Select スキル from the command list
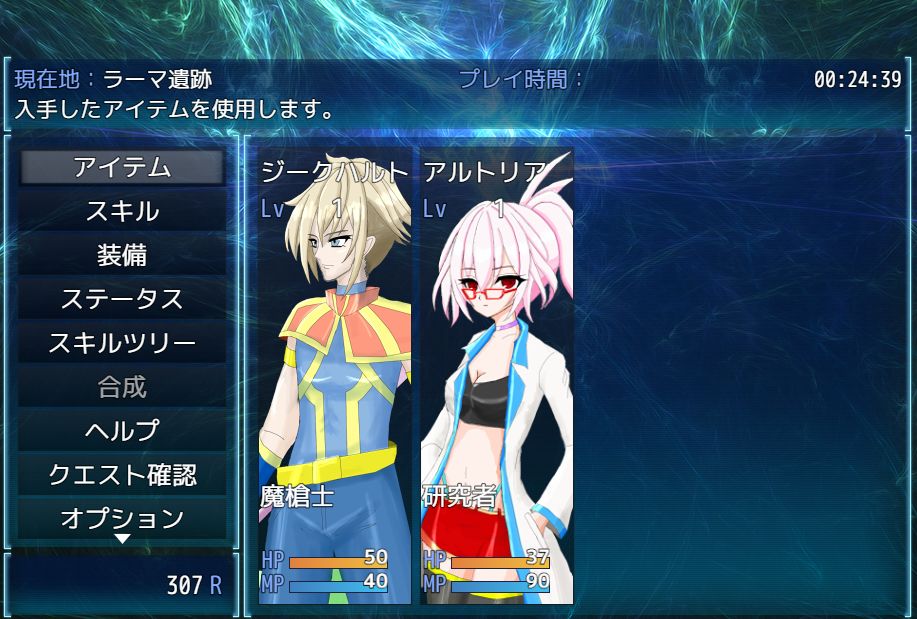Screen dimensions: 917x619 tap(122, 211)
